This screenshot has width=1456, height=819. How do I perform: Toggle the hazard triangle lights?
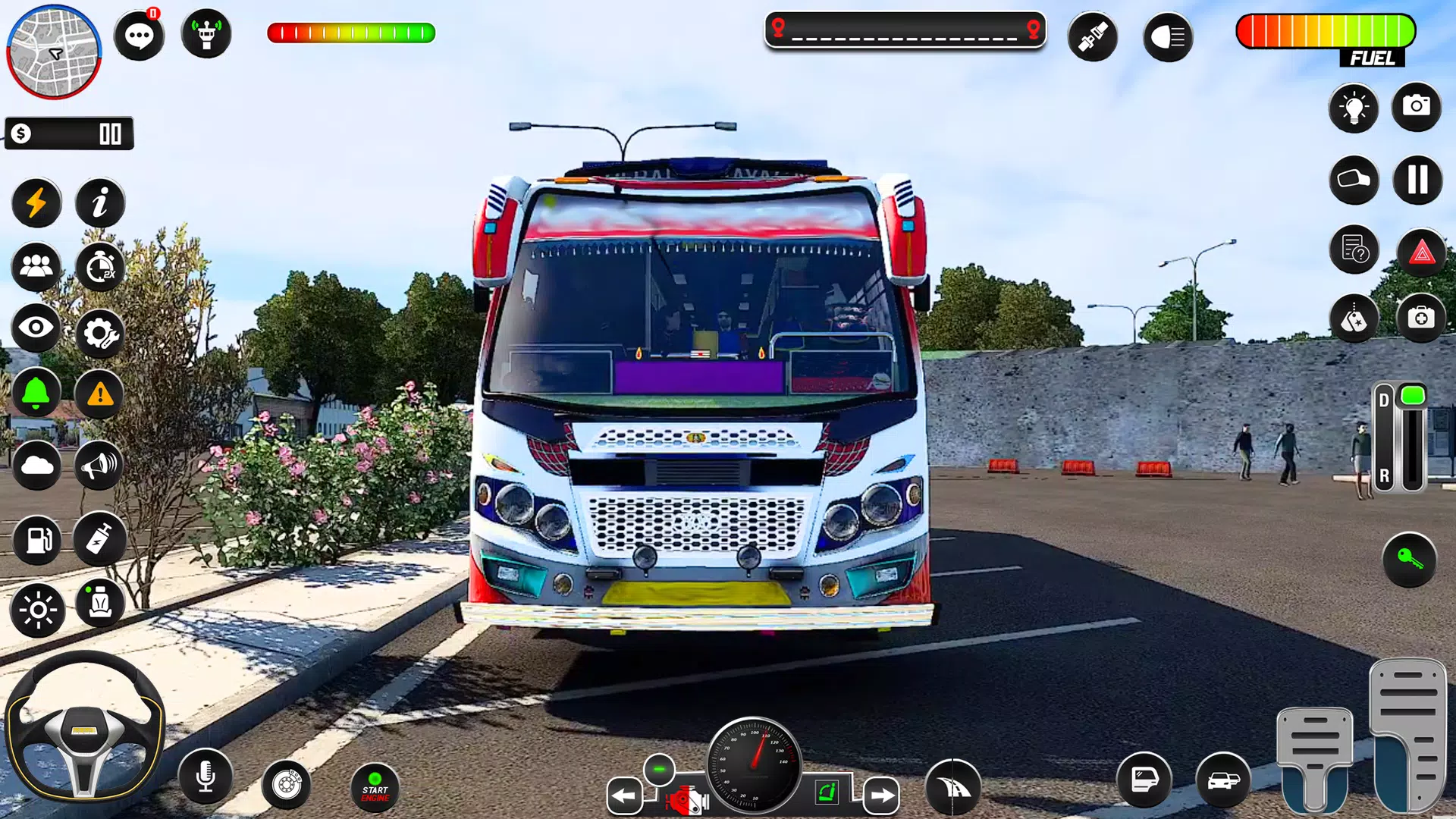click(1422, 253)
